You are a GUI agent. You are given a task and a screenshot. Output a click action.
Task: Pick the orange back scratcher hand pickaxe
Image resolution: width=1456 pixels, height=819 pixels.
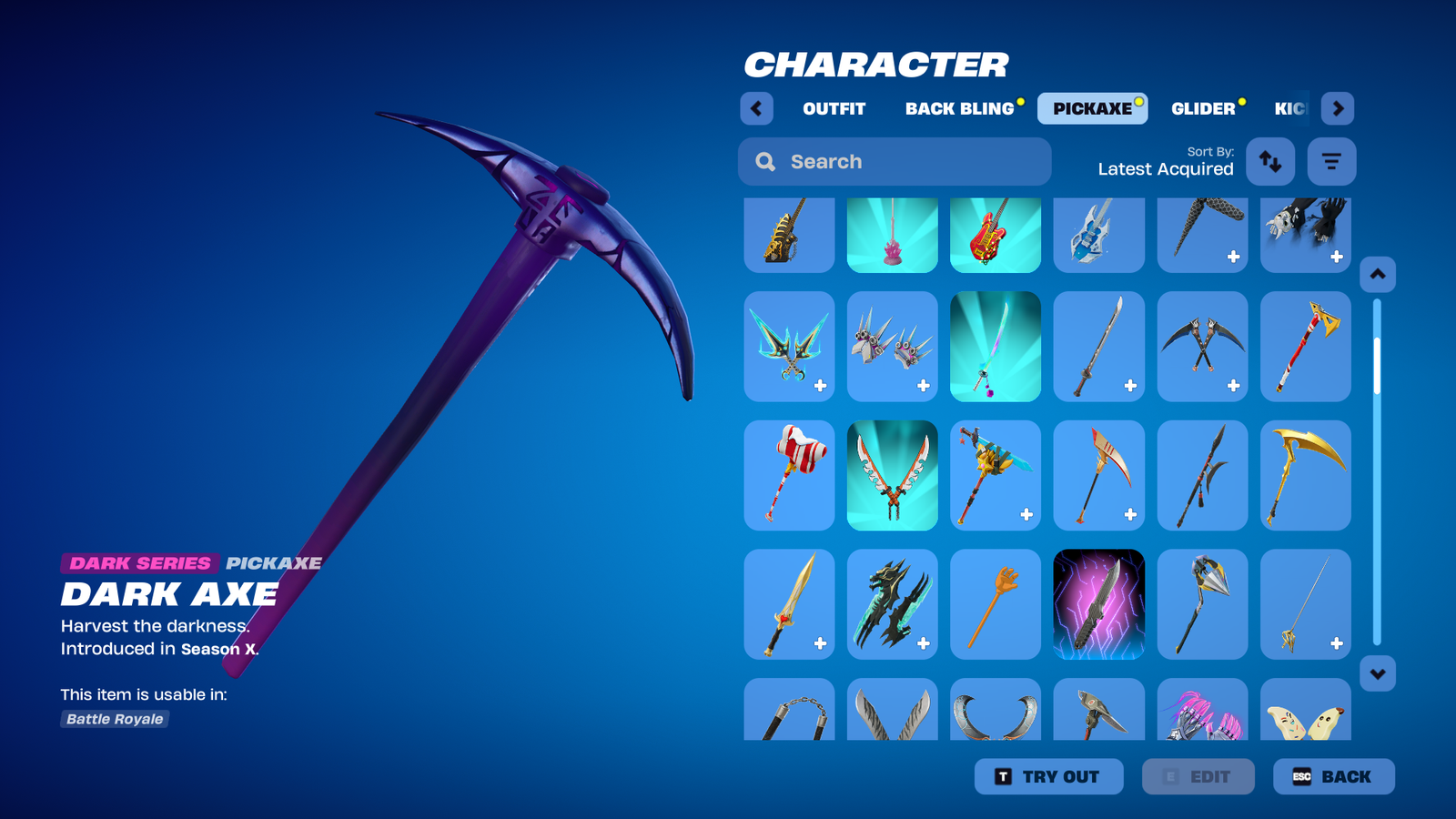point(995,604)
